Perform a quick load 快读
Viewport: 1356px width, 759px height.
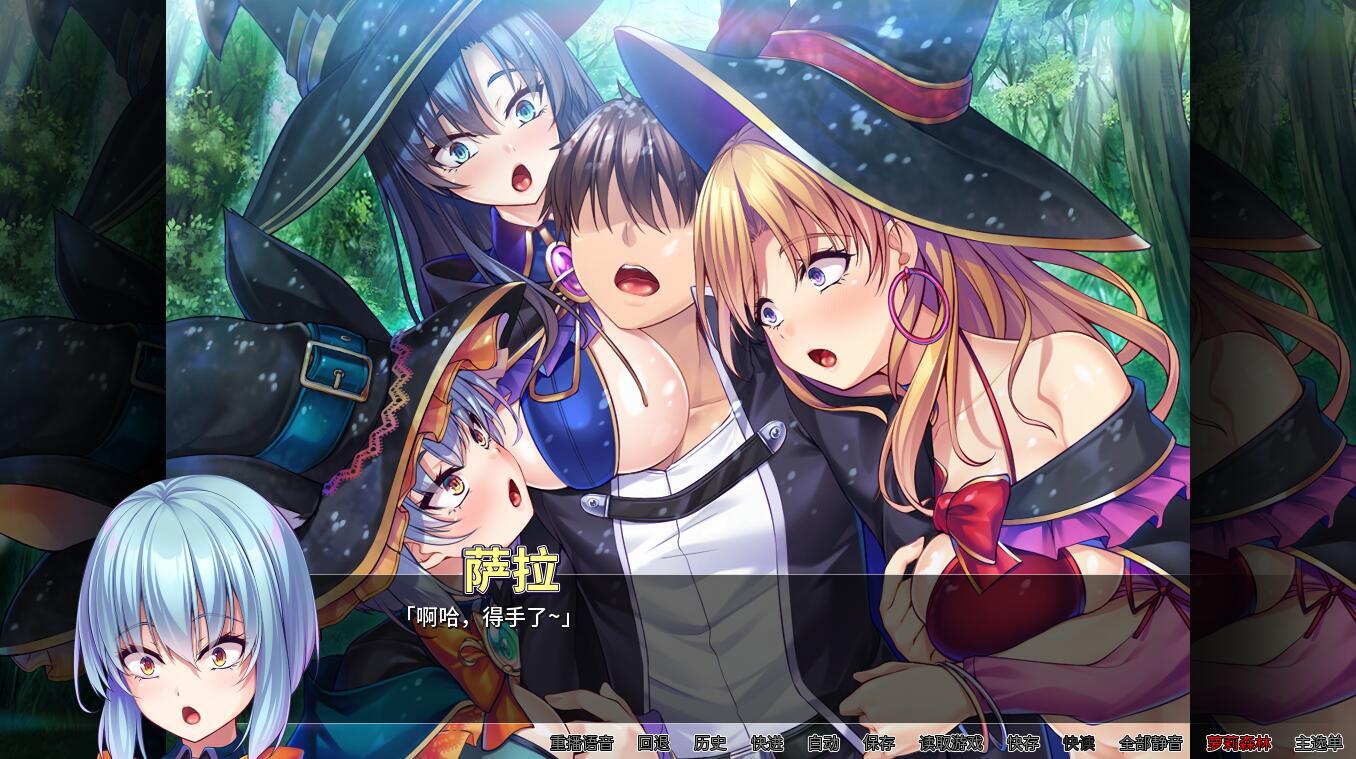click(1078, 744)
